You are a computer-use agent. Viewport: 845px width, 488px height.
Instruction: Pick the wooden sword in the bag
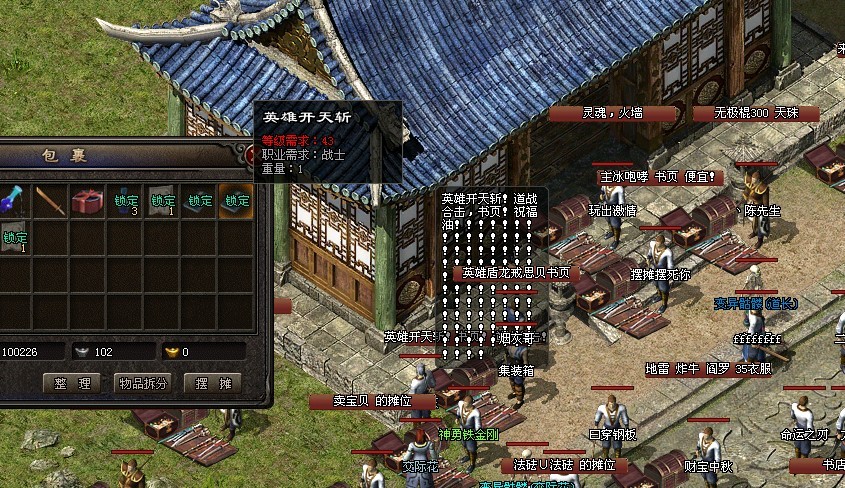pos(51,201)
